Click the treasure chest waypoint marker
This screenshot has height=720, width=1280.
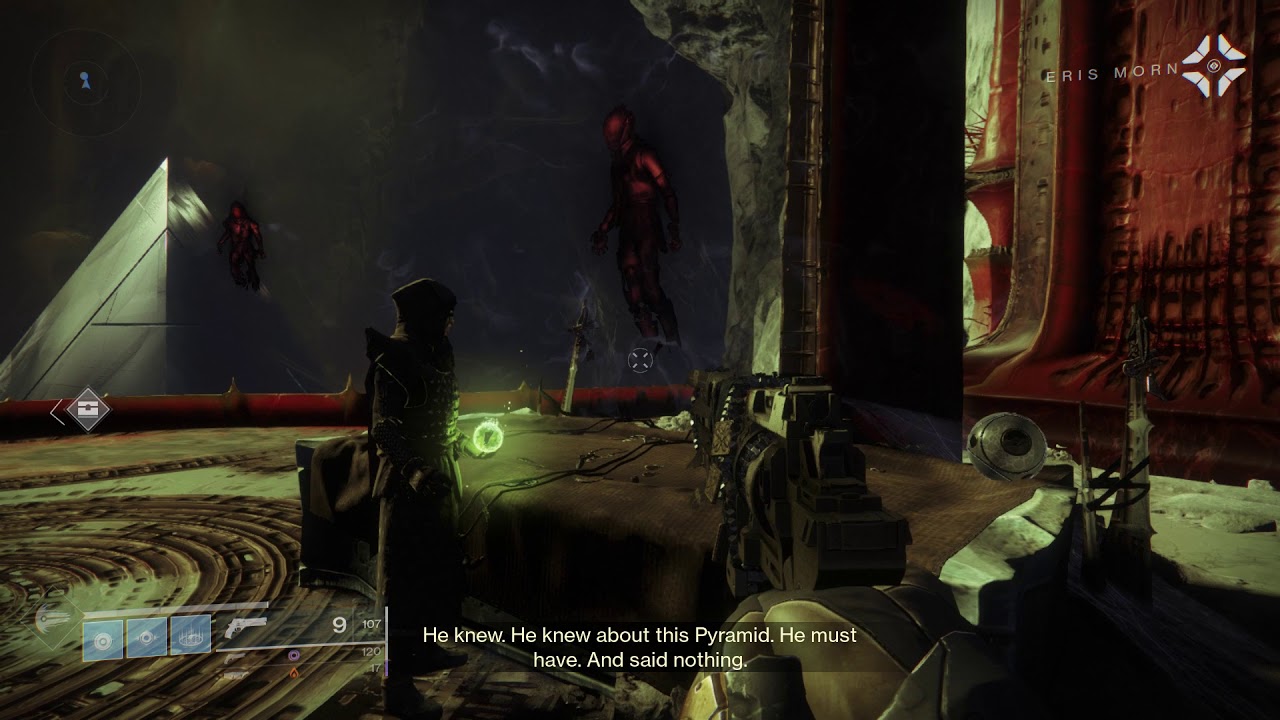click(87, 409)
